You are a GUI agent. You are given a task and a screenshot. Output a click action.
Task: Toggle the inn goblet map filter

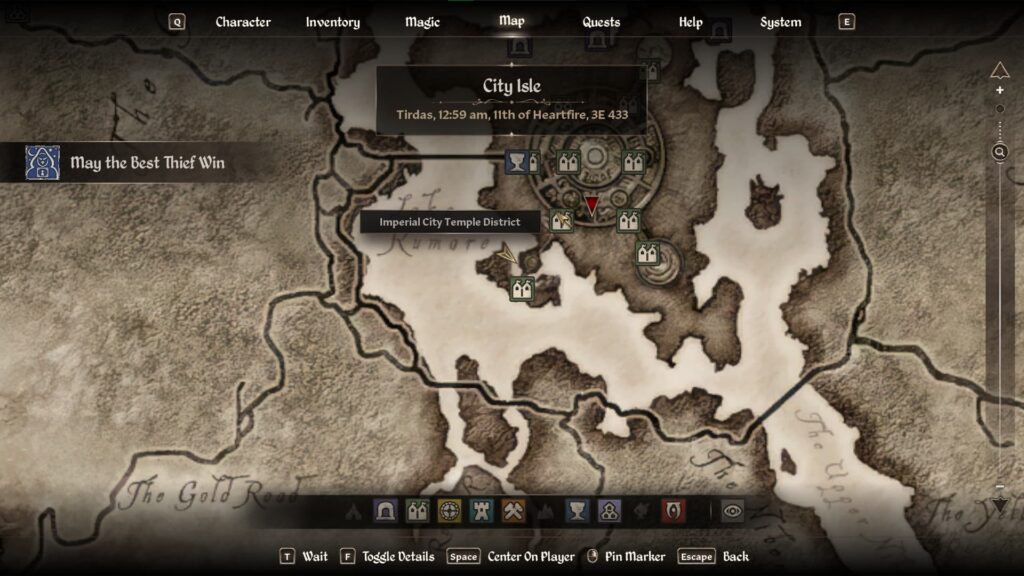(x=577, y=511)
